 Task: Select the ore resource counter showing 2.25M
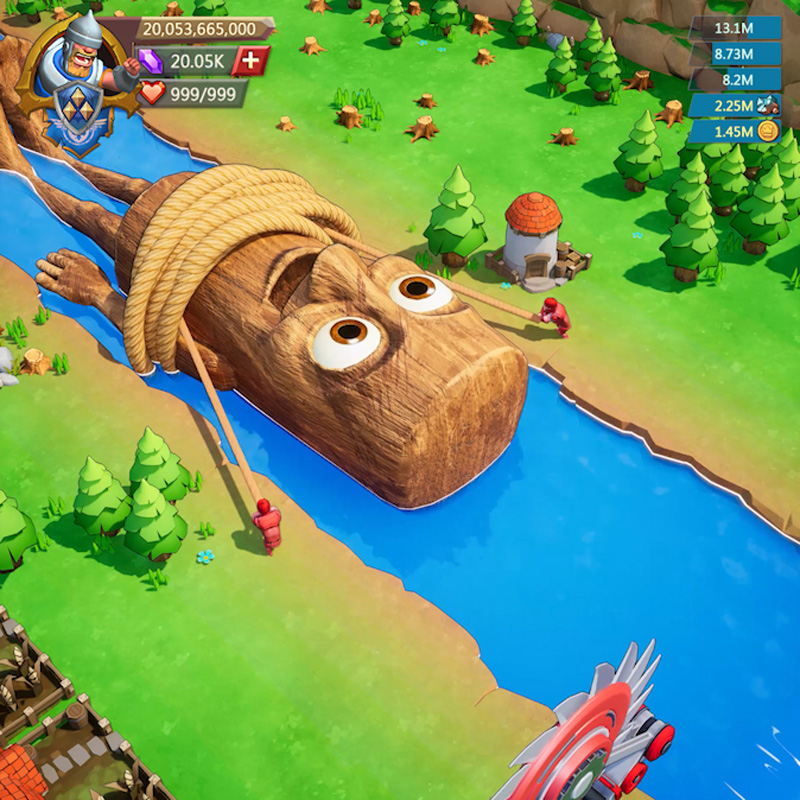click(x=734, y=105)
